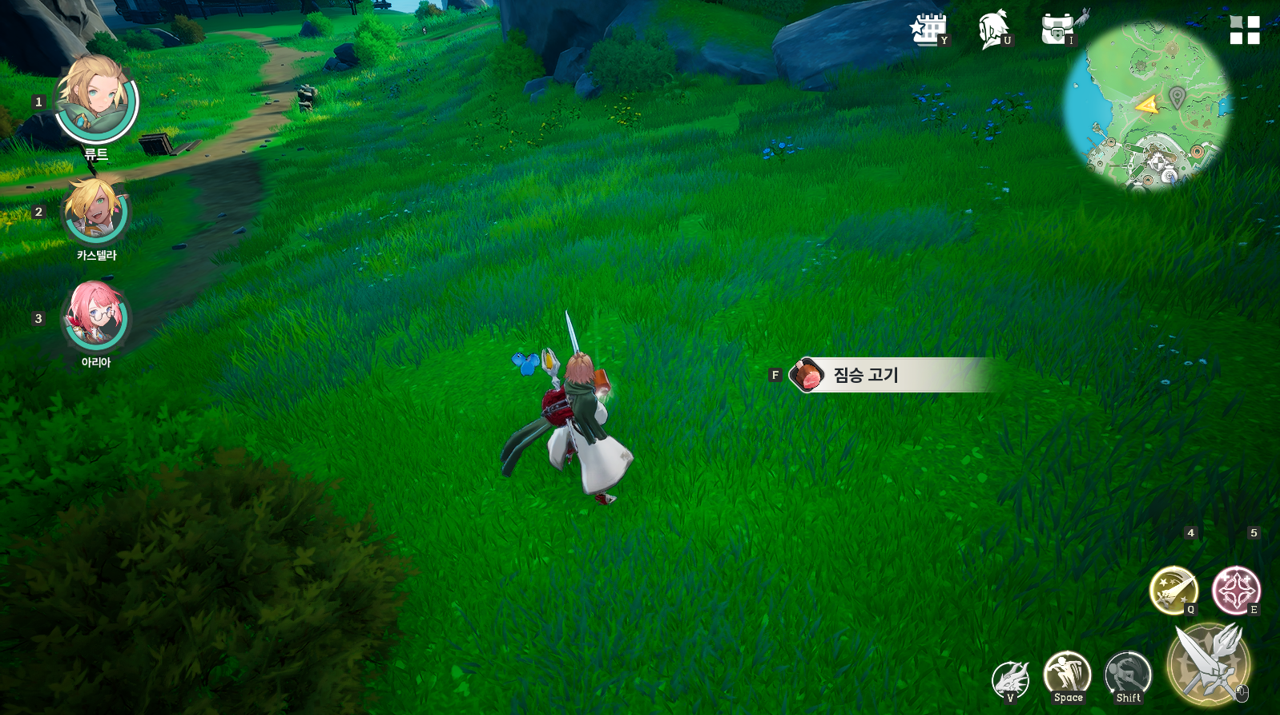Image resolution: width=1280 pixels, height=715 pixels.
Task: Switch to party member 카스텔라
Action: pos(96,211)
